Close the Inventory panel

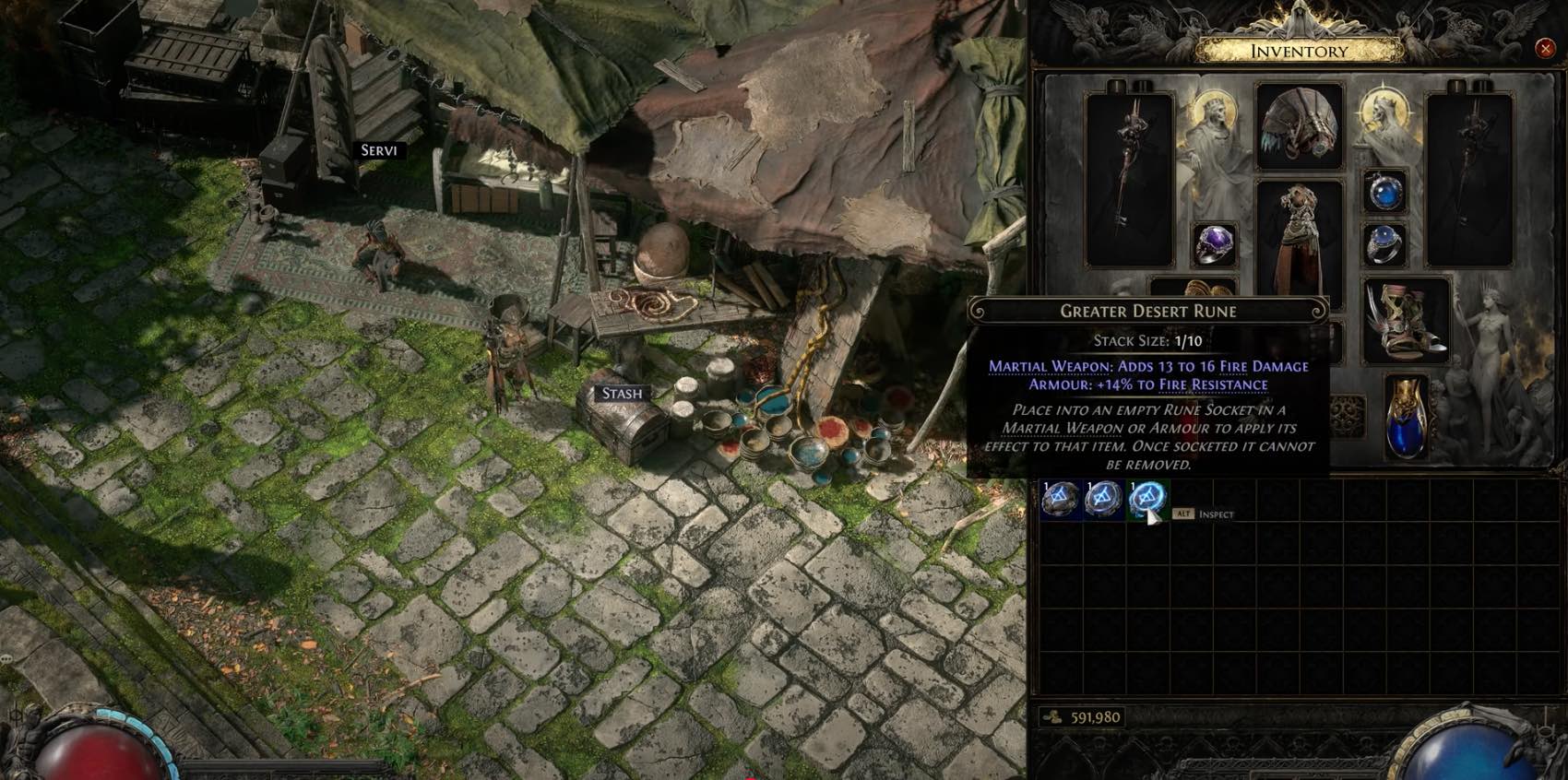coord(1545,48)
